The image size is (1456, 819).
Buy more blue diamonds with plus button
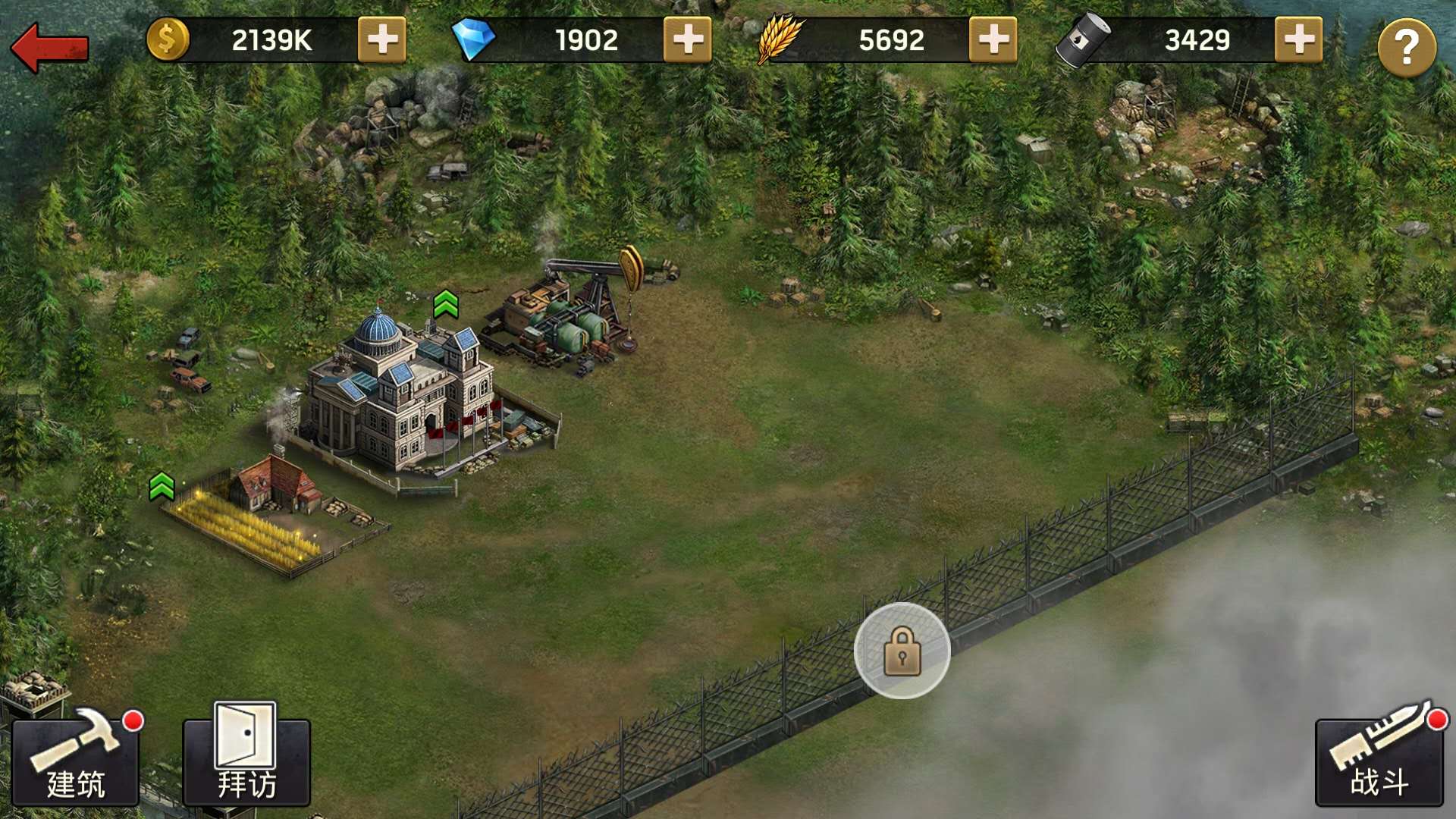pos(687,39)
